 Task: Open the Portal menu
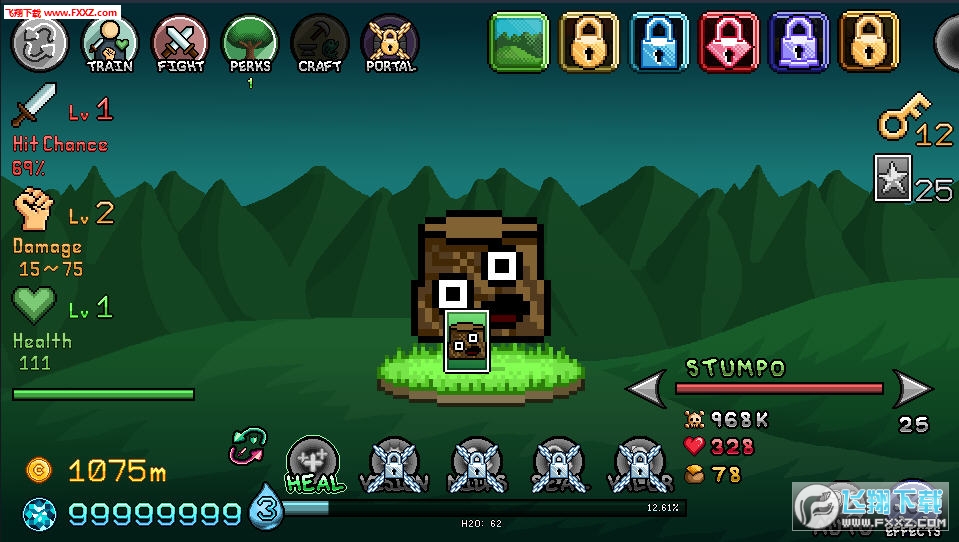click(x=390, y=42)
